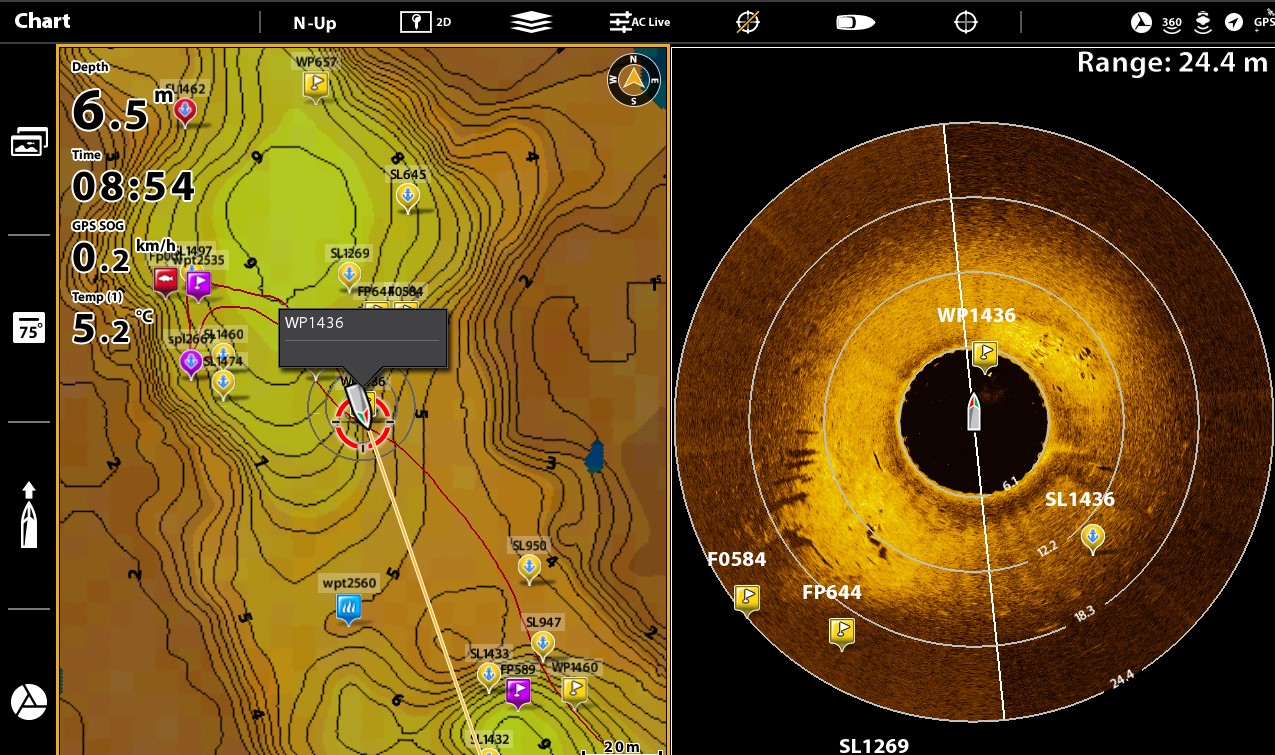Image resolution: width=1275 pixels, height=755 pixels.
Task: Select the wpt2560 blue waypoint marker
Action: [348, 607]
